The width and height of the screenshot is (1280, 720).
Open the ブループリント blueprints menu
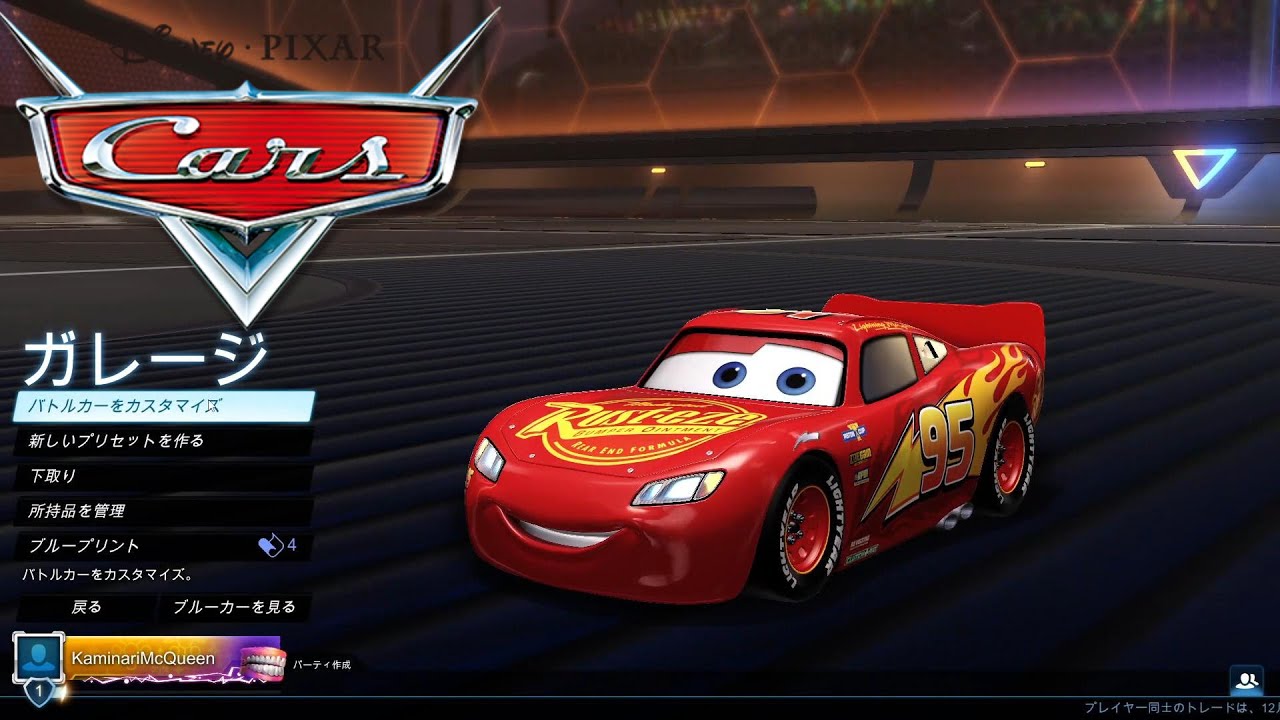(163, 546)
